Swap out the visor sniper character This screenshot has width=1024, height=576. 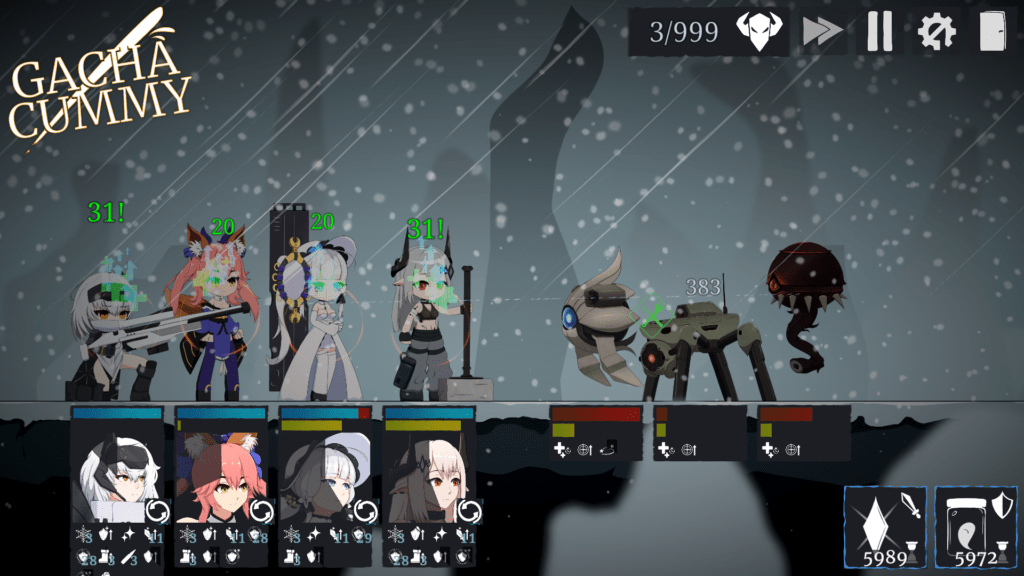(157, 512)
